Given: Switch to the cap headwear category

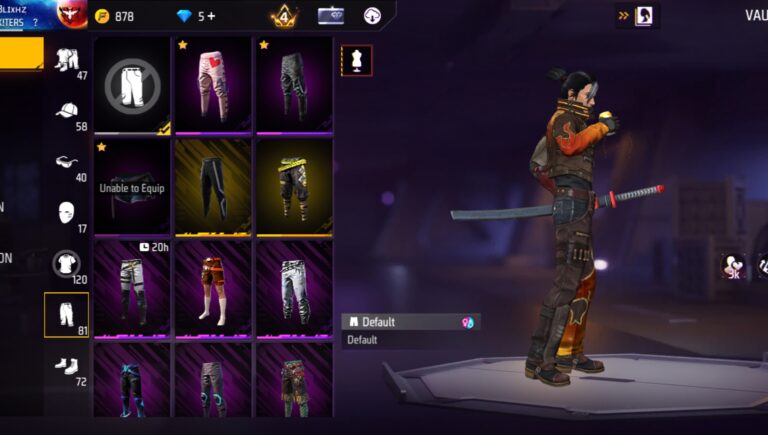Looking at the screenshot, I should 67,114.
